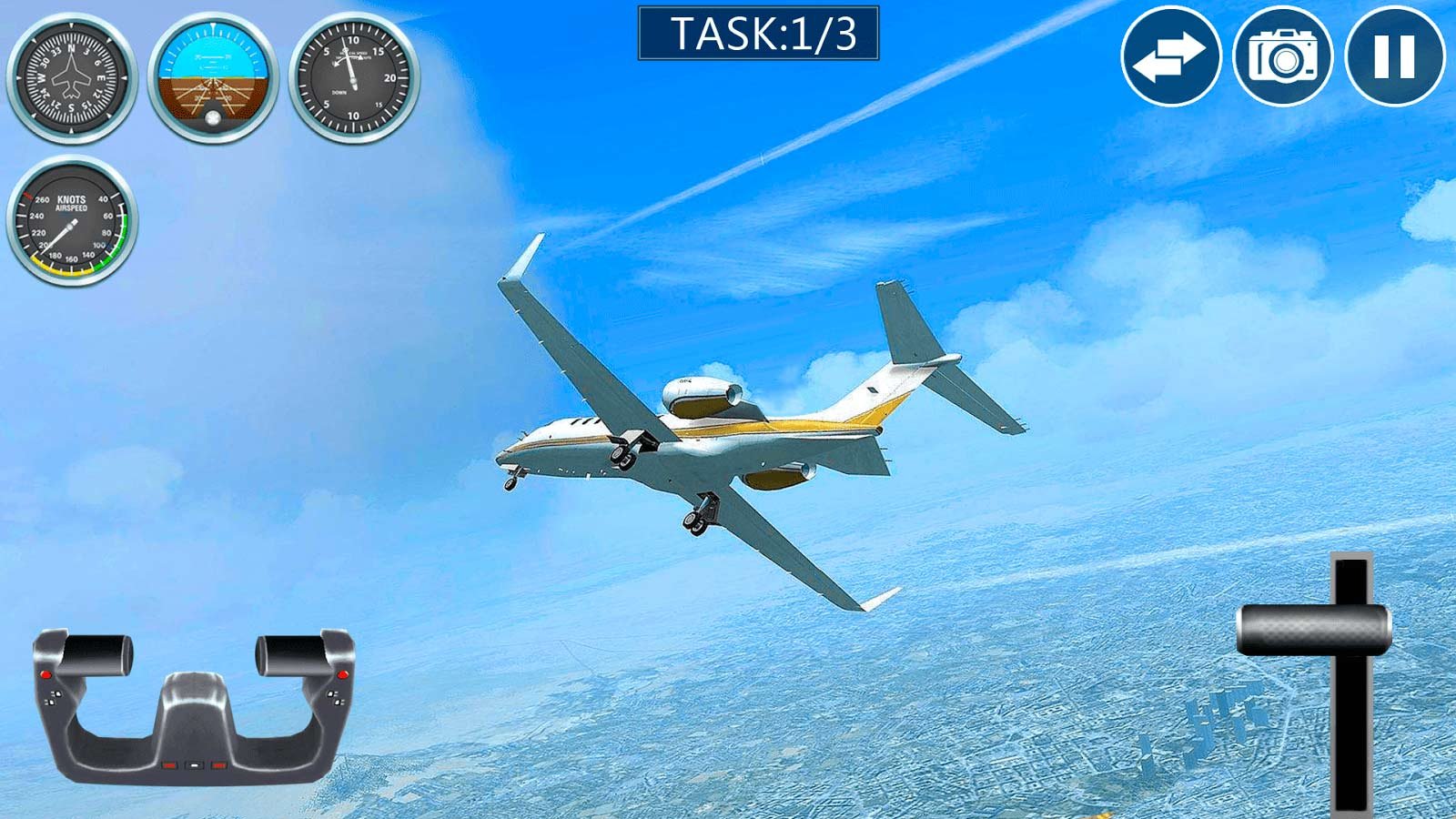Take a screenshot with the camera button
Image resolution: width=1456 pixels, height=819 pixels.
1282,56
